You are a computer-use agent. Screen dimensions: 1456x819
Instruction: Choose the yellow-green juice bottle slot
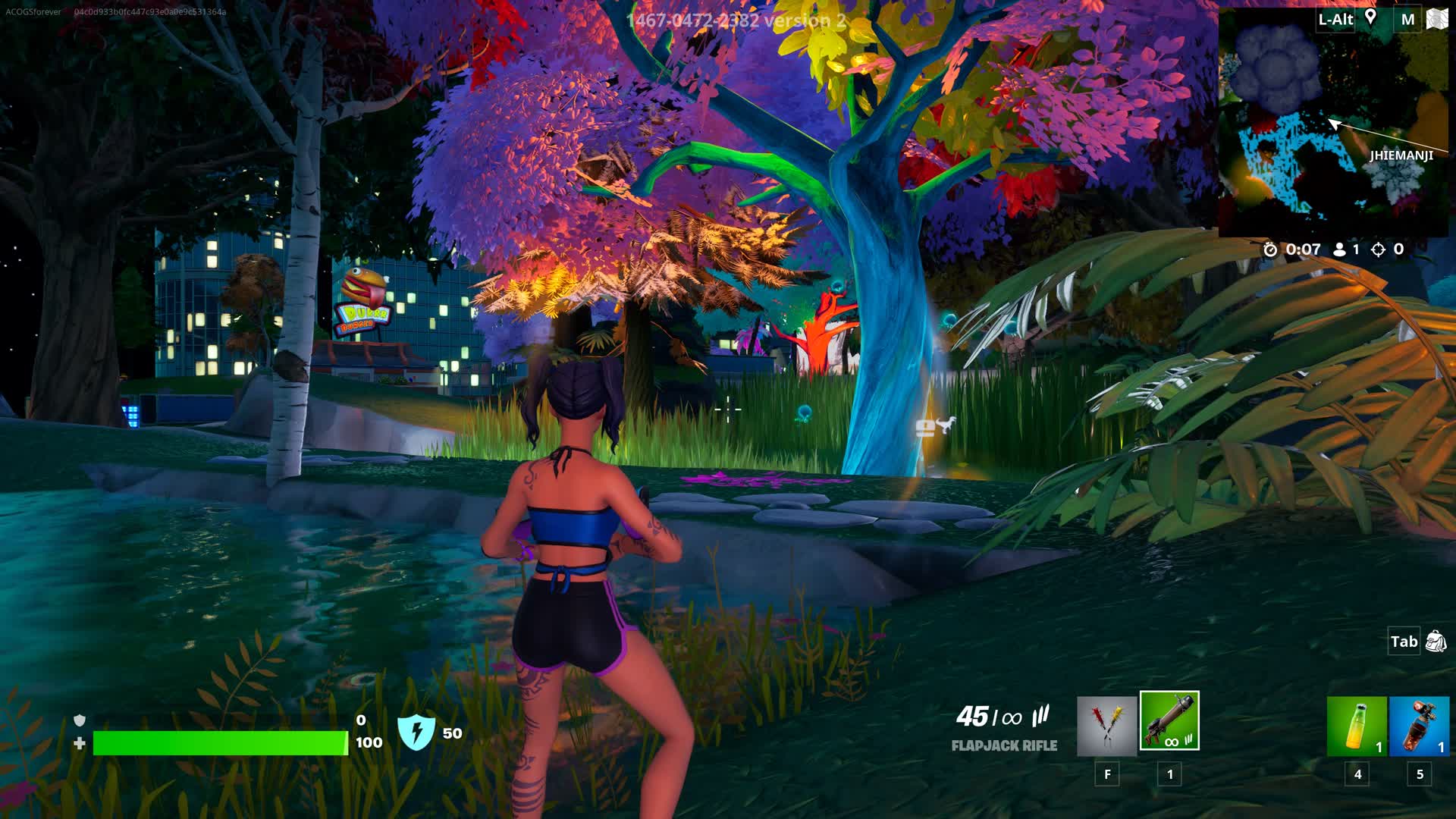point(1357,726)
